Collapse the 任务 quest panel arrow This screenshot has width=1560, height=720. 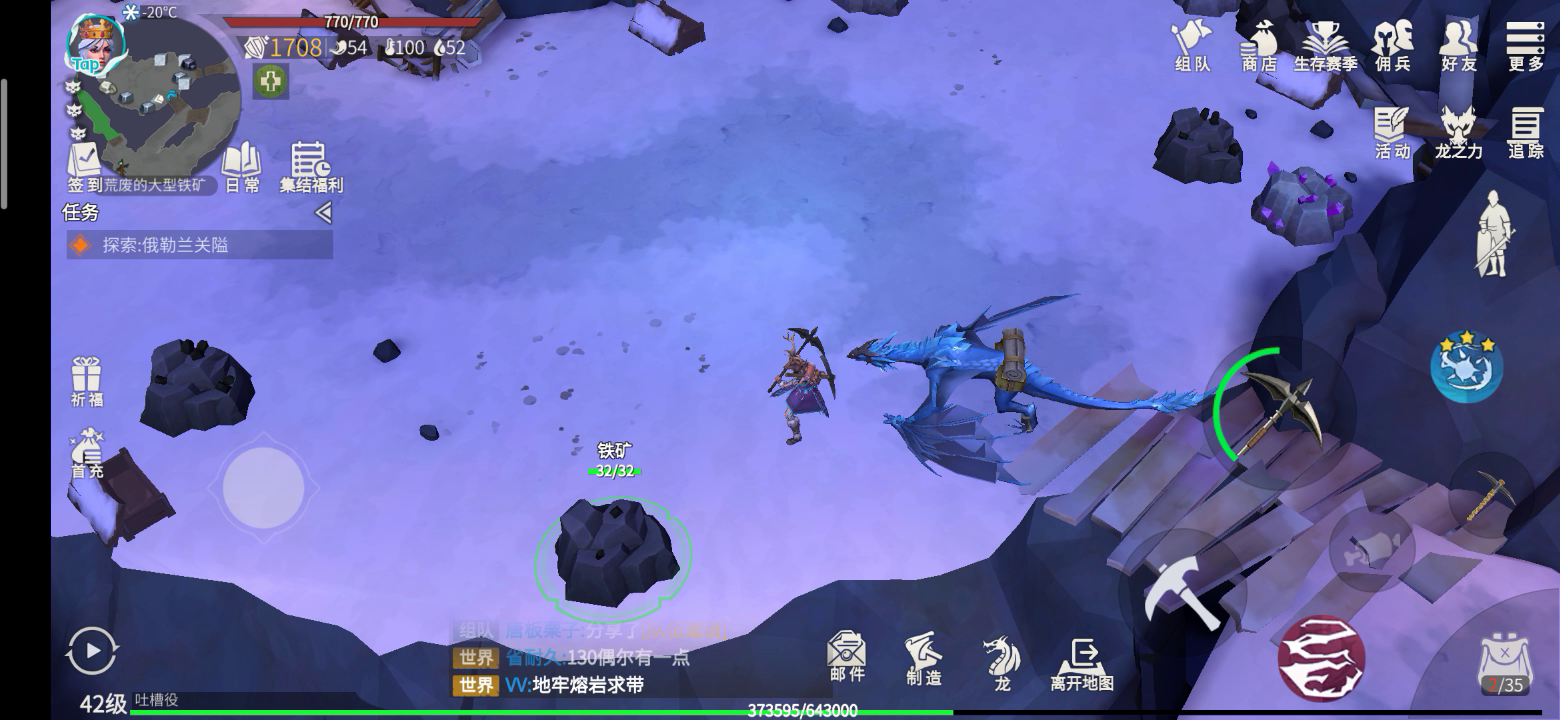(322, 212)
